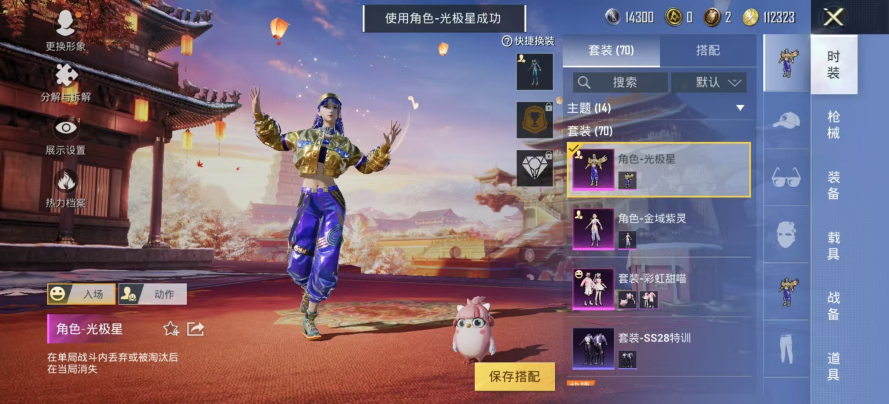
Task: Open 更换形象 to change appearance
Action: tap(65, 31)
